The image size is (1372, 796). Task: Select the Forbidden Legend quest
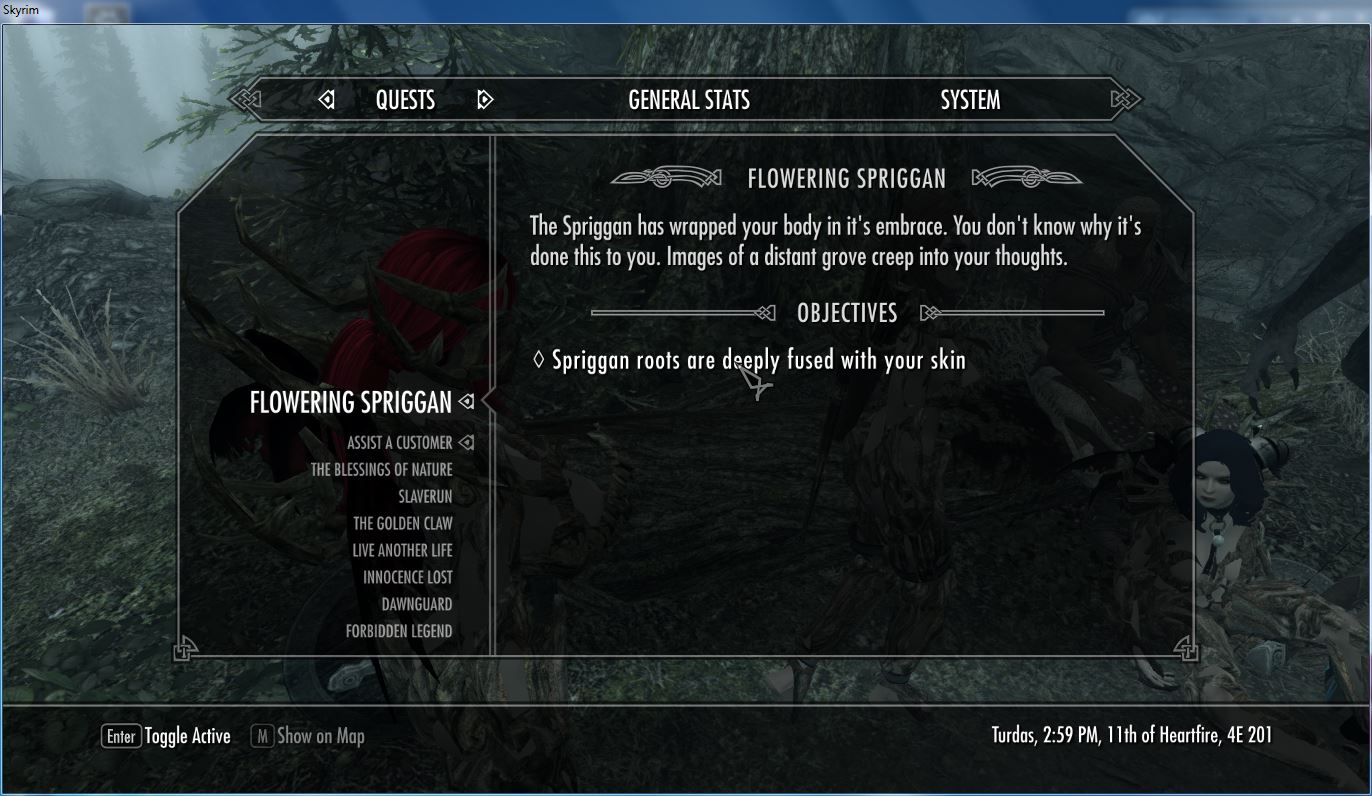[x=399, y=632]
